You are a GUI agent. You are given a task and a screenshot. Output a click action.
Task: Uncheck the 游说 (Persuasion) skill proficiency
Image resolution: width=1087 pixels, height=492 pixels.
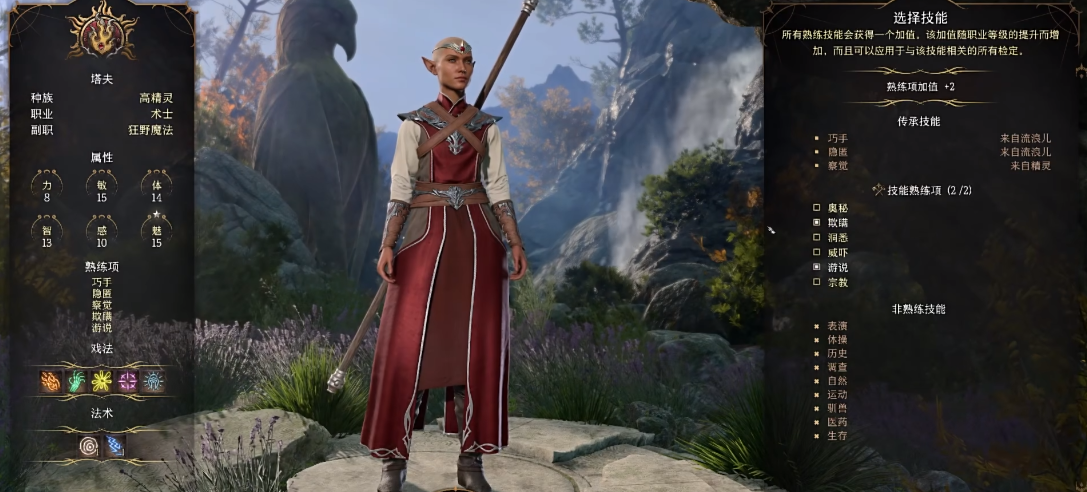pyautogui.click(x=817, y=267)
